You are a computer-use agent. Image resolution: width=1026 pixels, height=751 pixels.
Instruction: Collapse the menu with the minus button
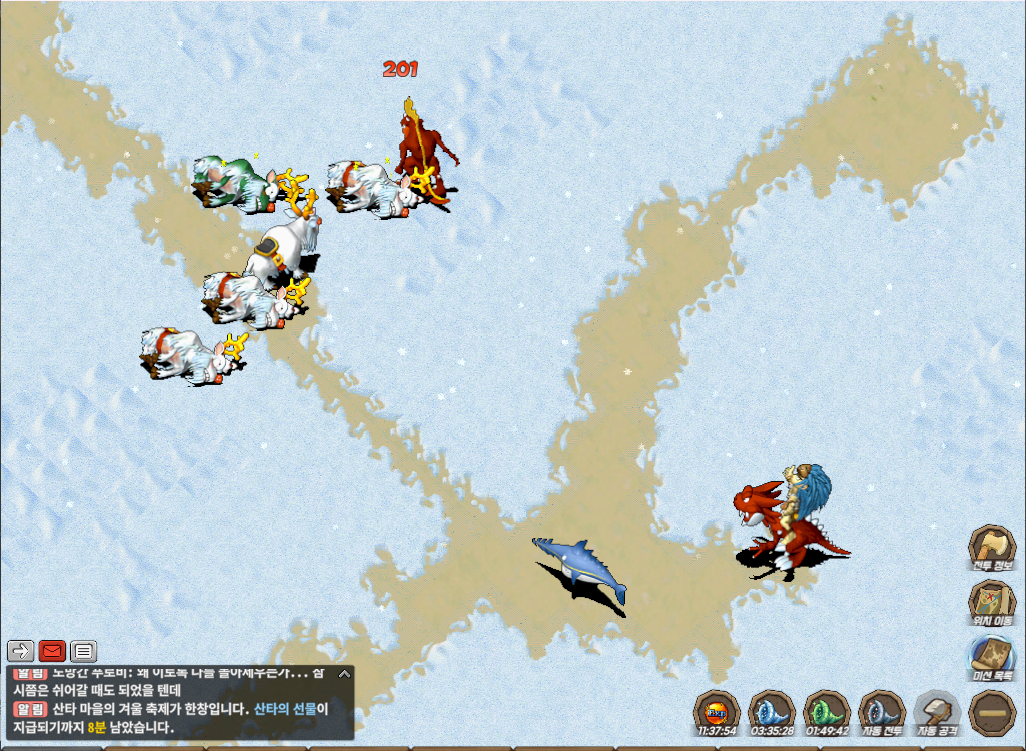point(991,711)
